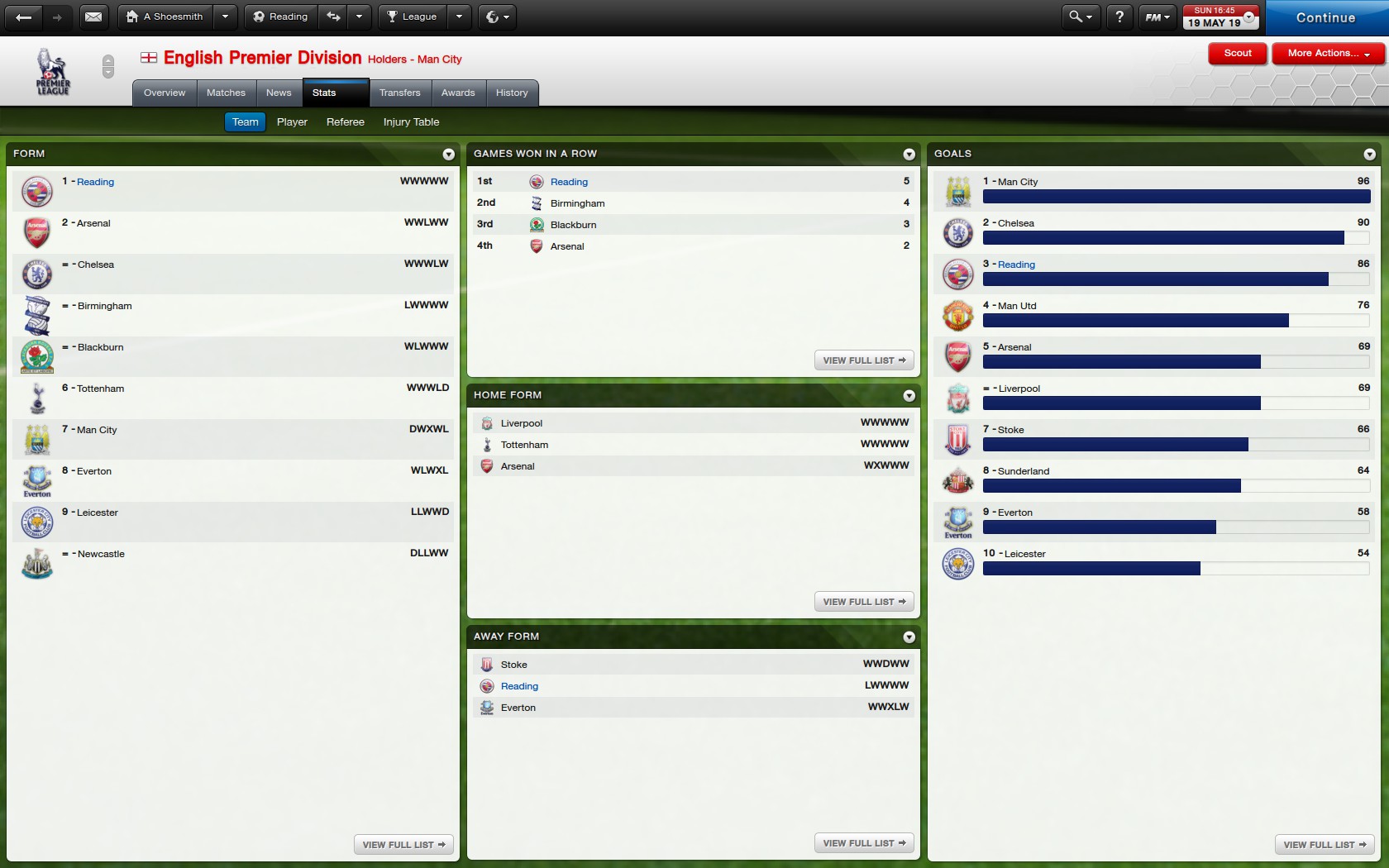View full list of Form panel

pos(403,844)
